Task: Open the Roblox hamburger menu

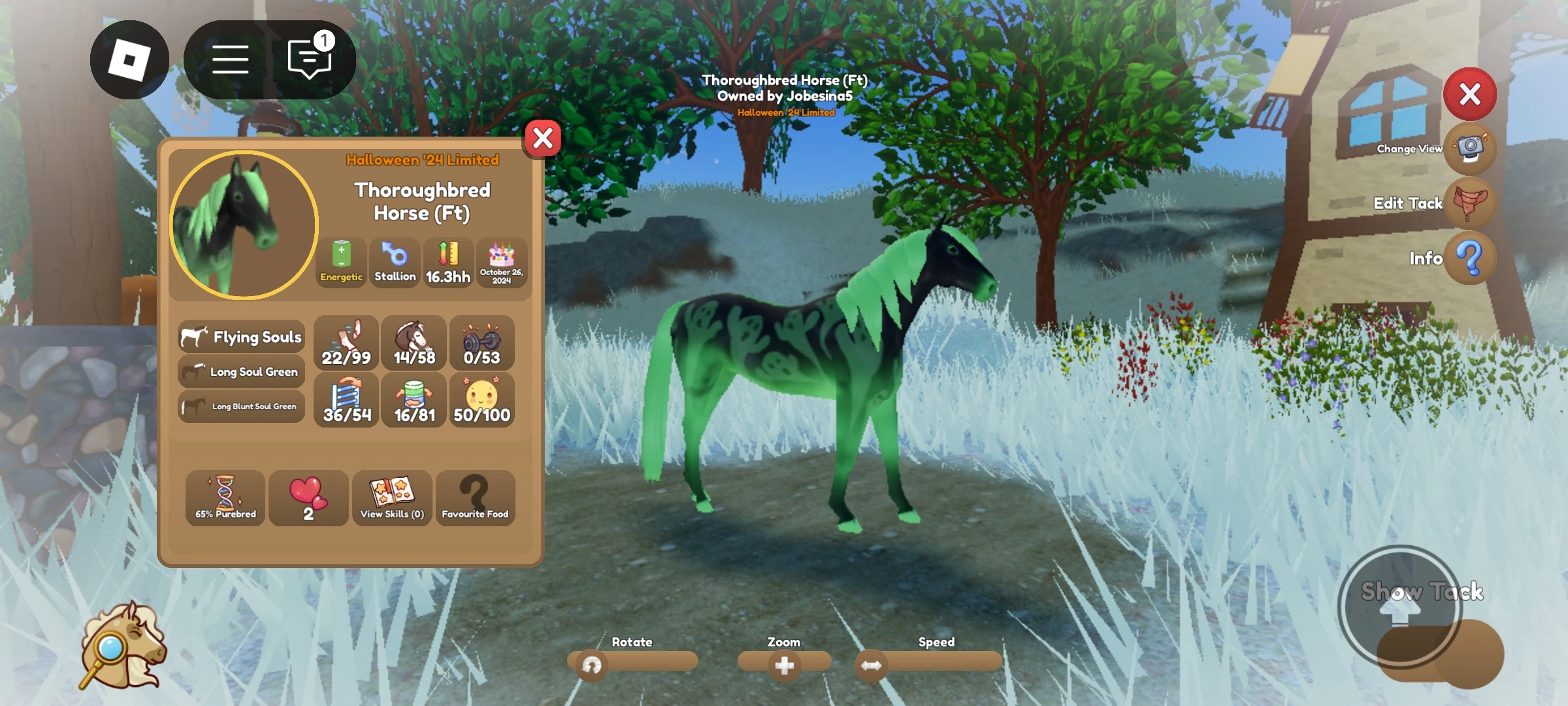Action: coord(230,59)
